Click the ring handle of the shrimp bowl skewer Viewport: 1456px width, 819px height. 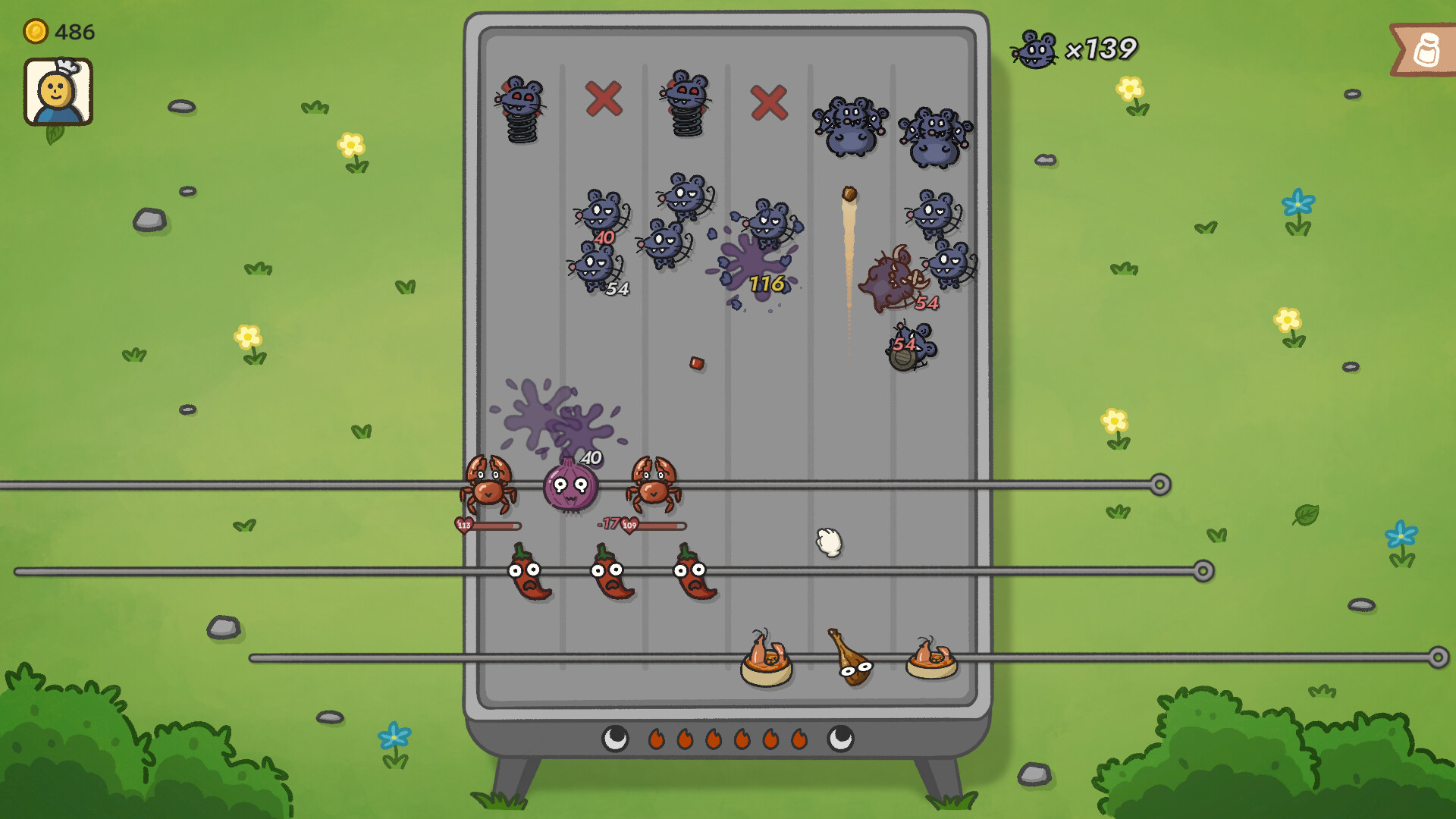(x=1437, y=657)
